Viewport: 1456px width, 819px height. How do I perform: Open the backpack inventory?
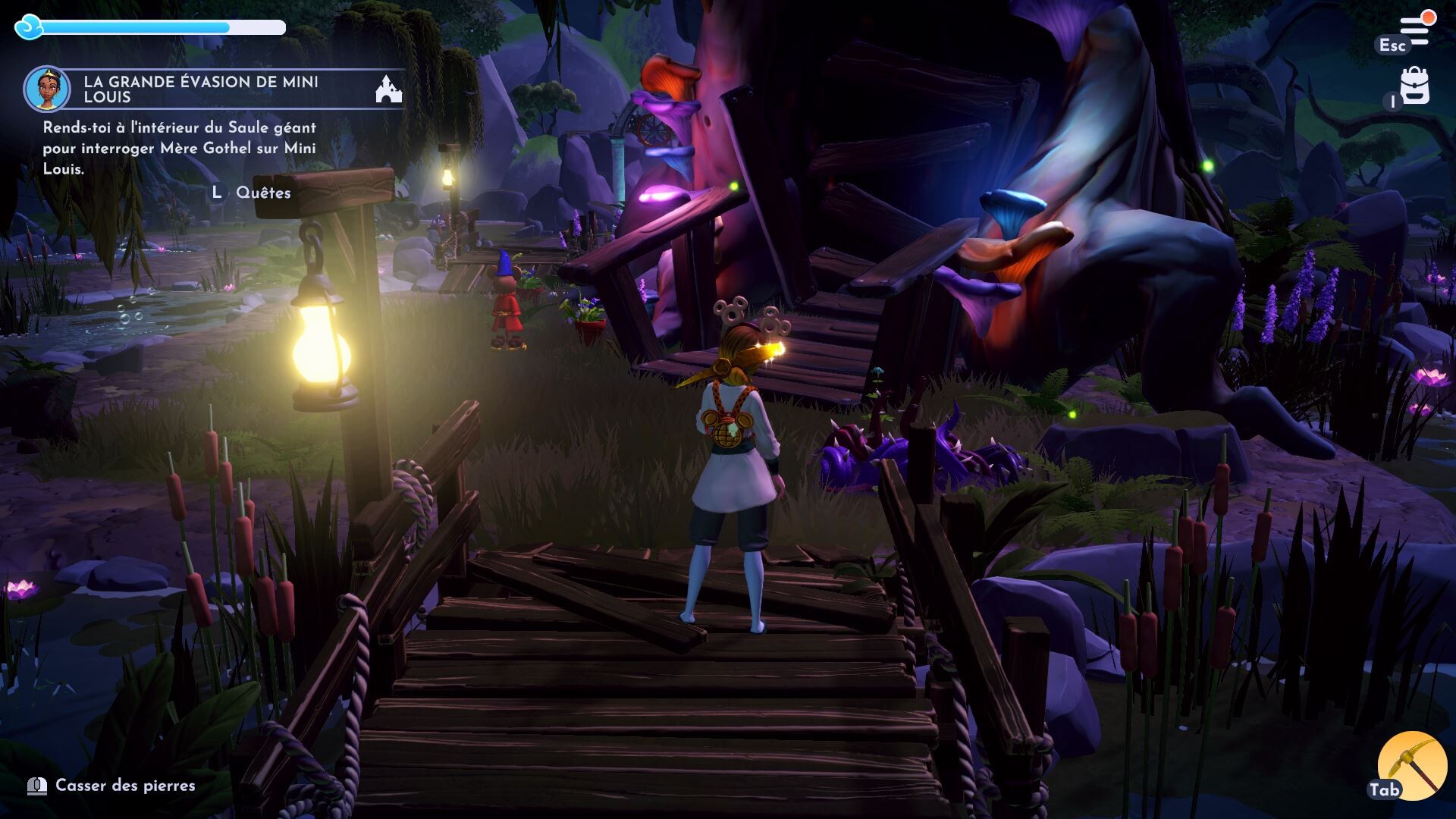point(1414,86)
